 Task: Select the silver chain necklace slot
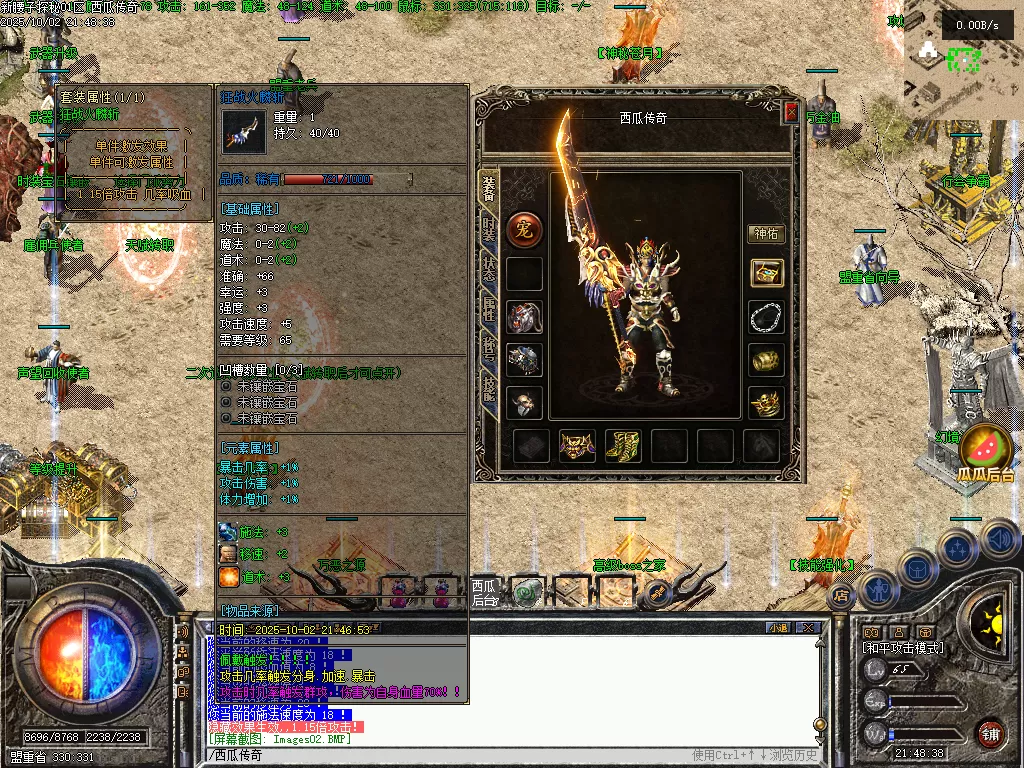click(766, 317)
